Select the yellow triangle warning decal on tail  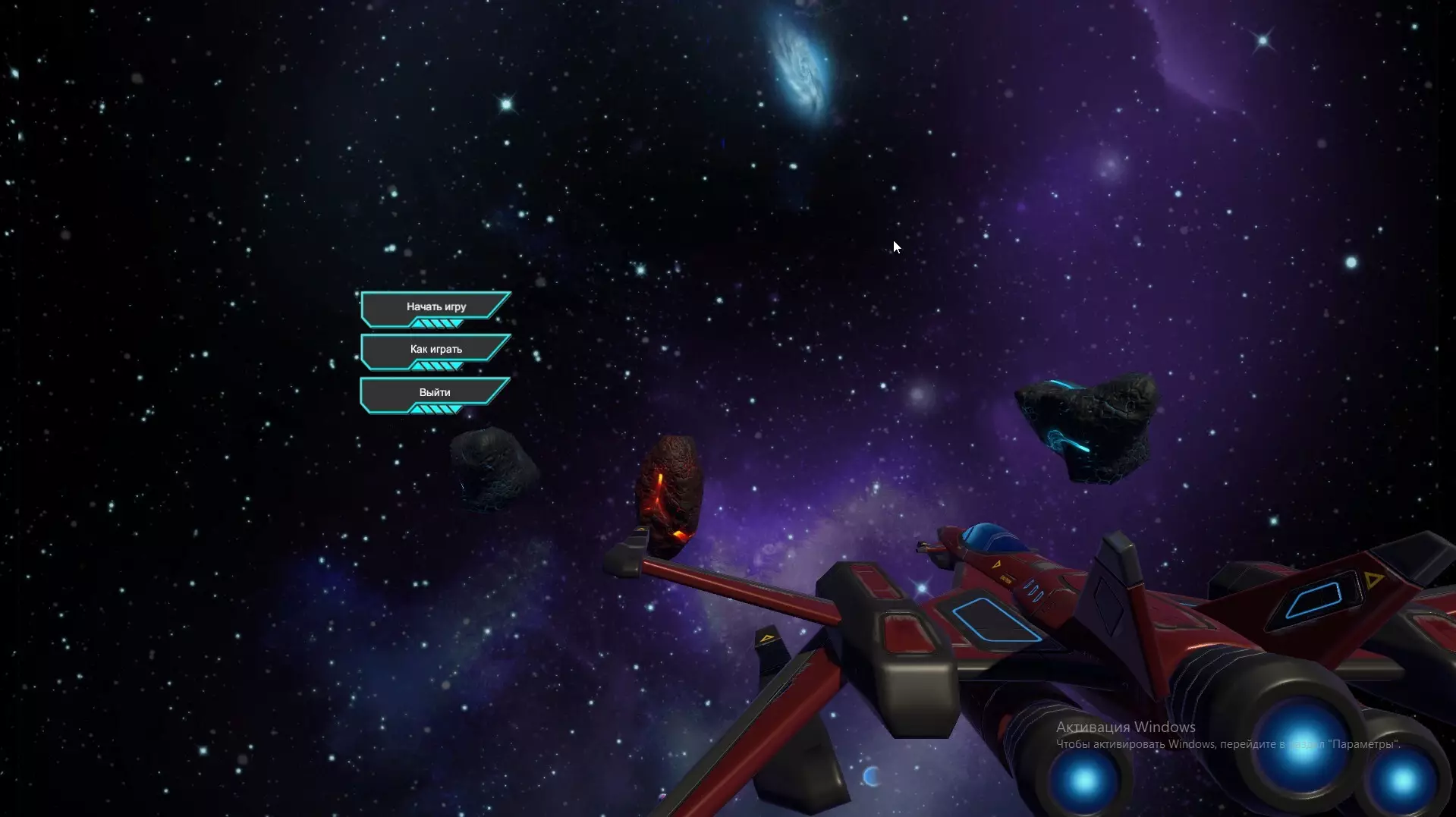[x=1375, y=578]
